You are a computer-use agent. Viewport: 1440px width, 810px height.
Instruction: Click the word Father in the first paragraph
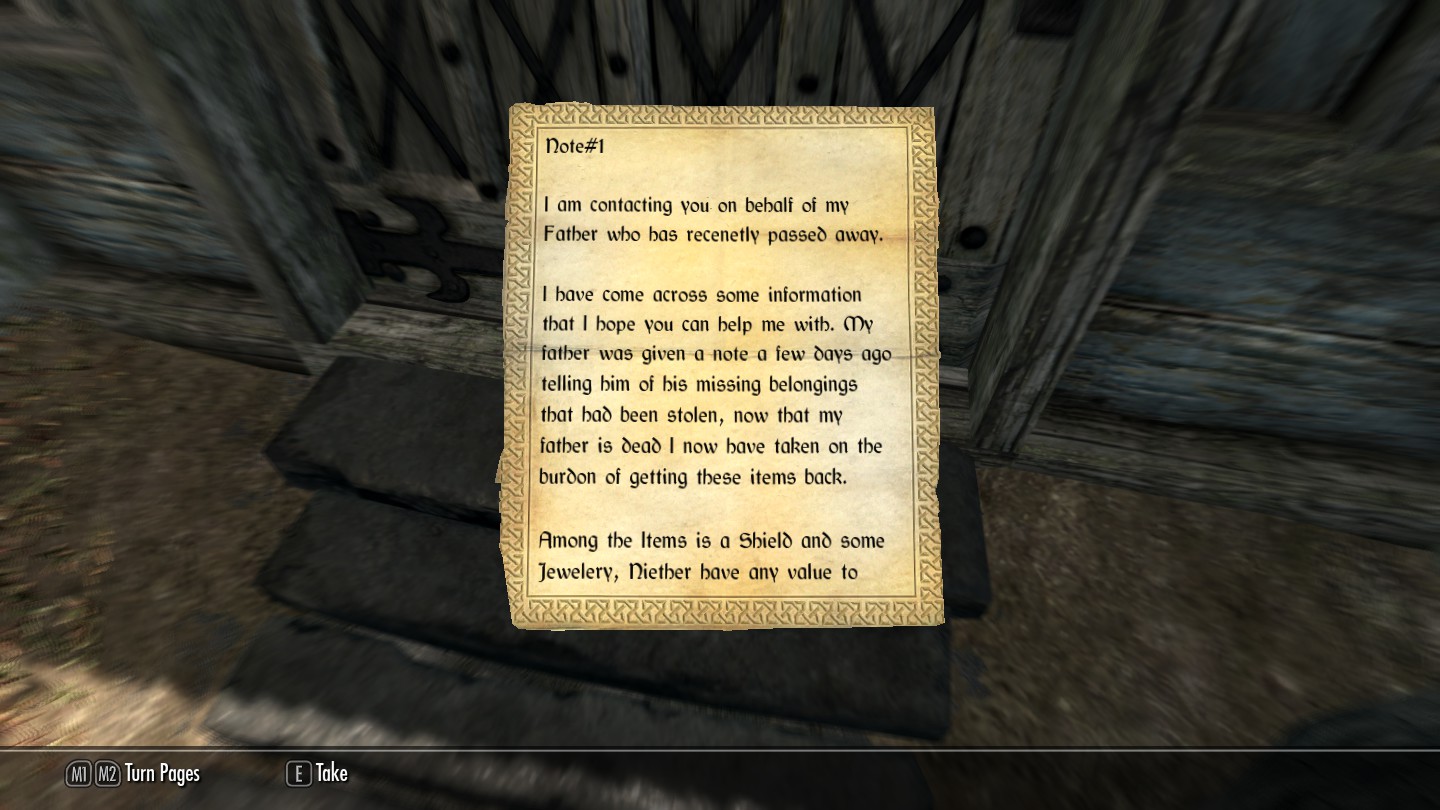click(572, 234)
